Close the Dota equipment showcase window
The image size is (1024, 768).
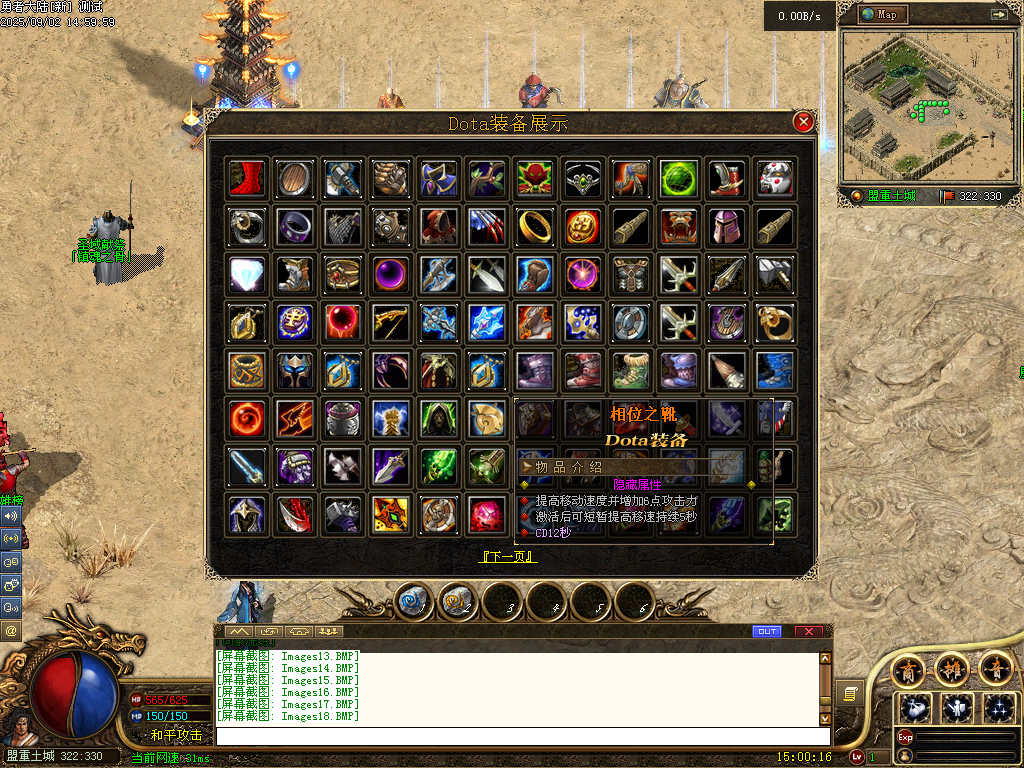pos(803,122)
